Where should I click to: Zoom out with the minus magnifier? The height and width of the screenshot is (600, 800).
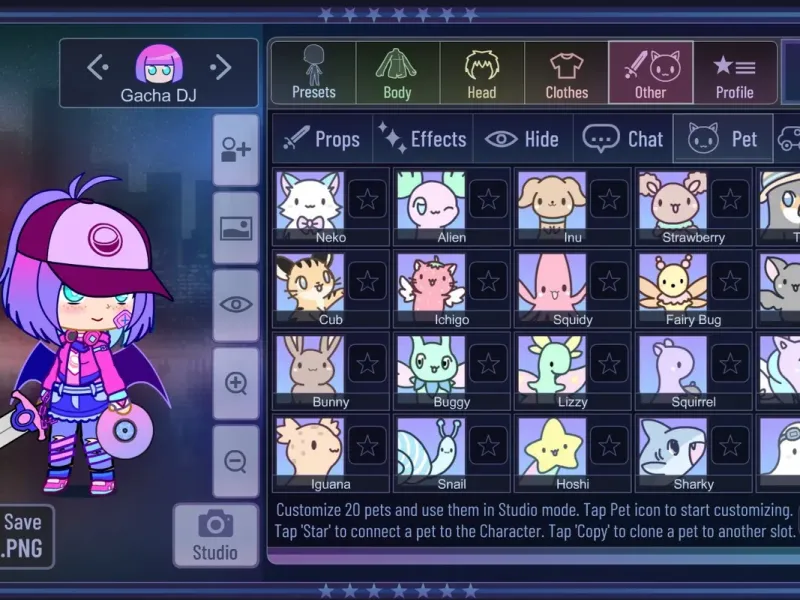(x=236, y=461)
